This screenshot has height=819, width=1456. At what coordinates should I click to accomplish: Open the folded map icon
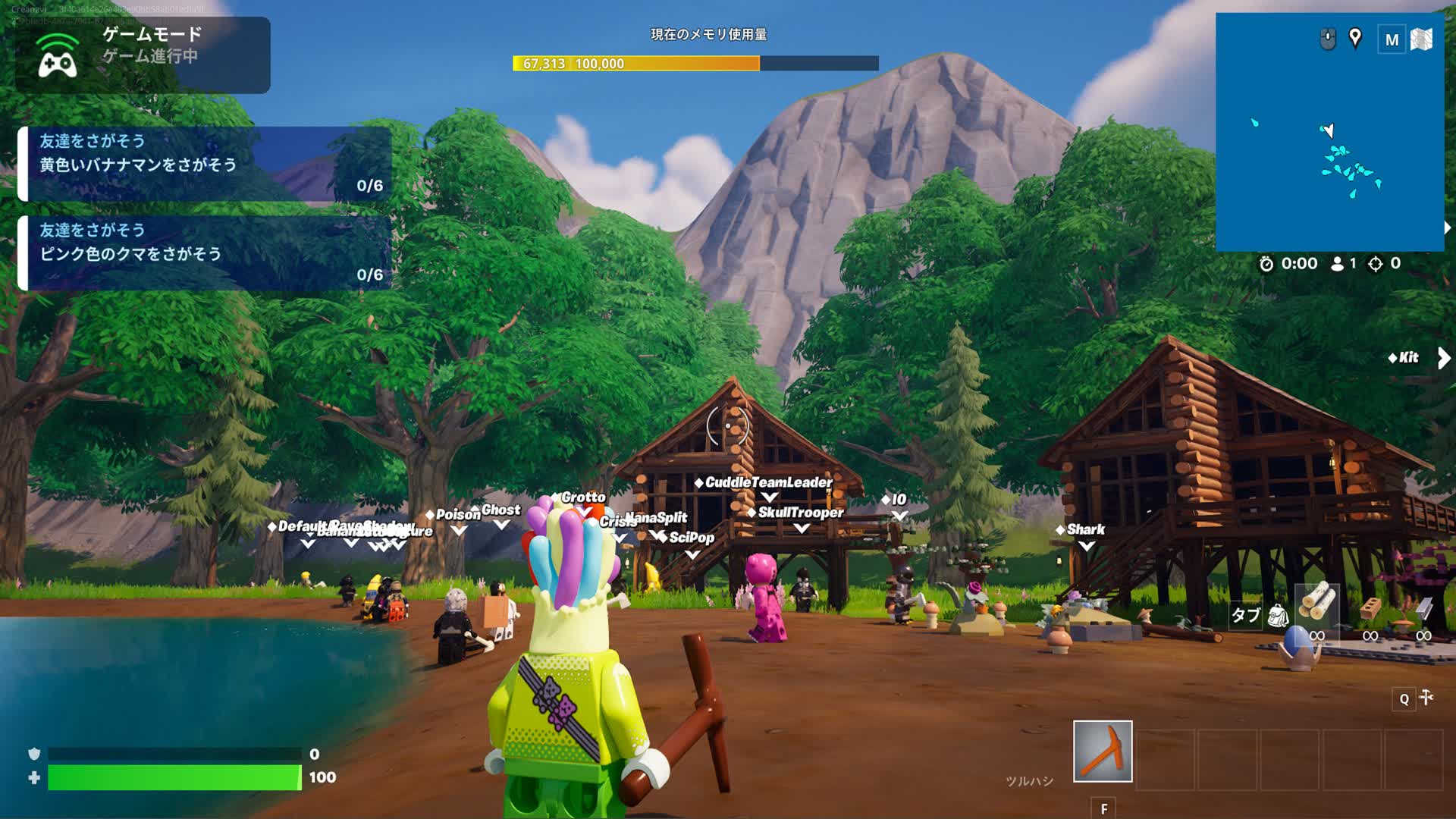coord(1422,39)
